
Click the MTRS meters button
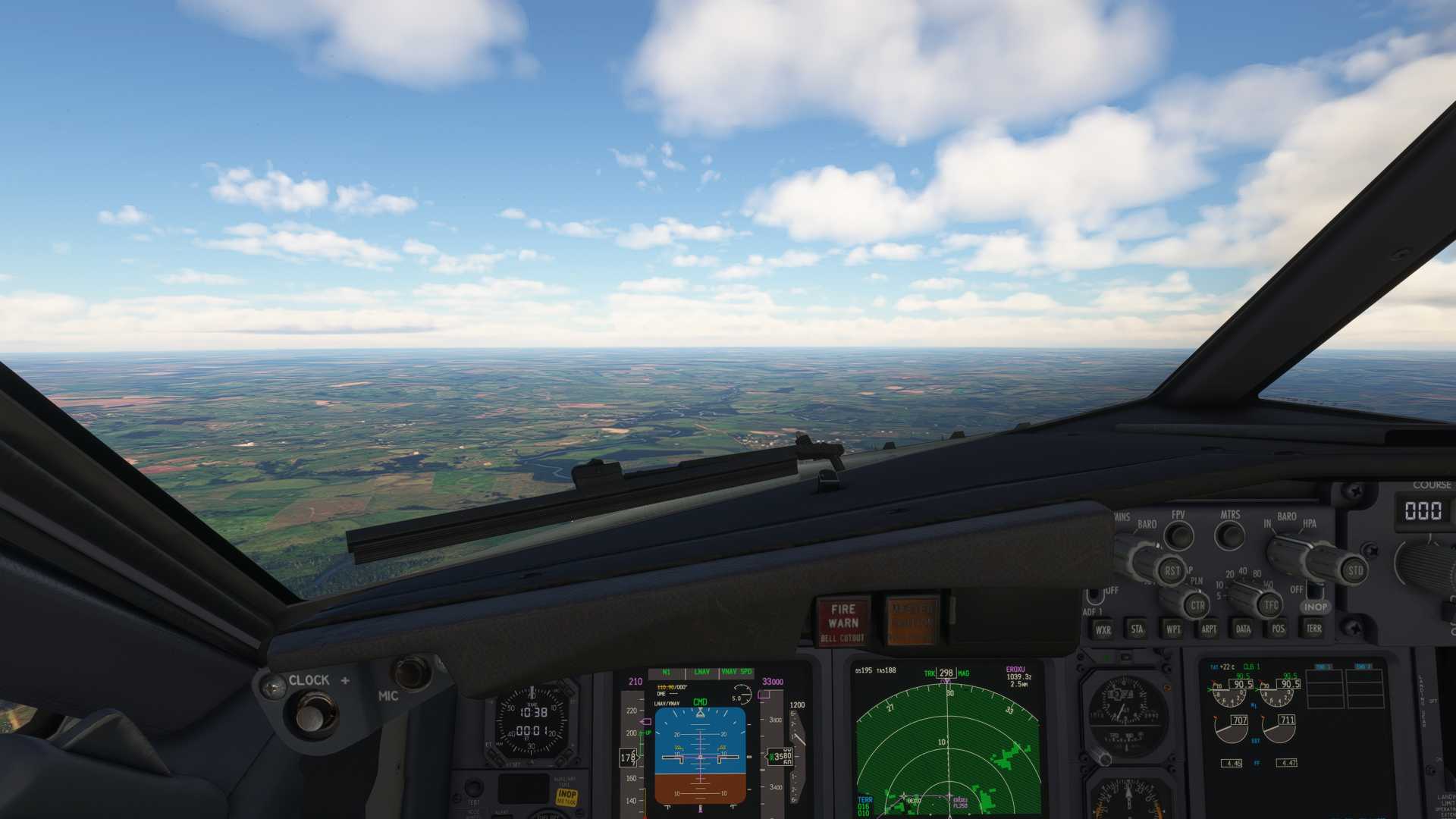(x=1229, y=535)
